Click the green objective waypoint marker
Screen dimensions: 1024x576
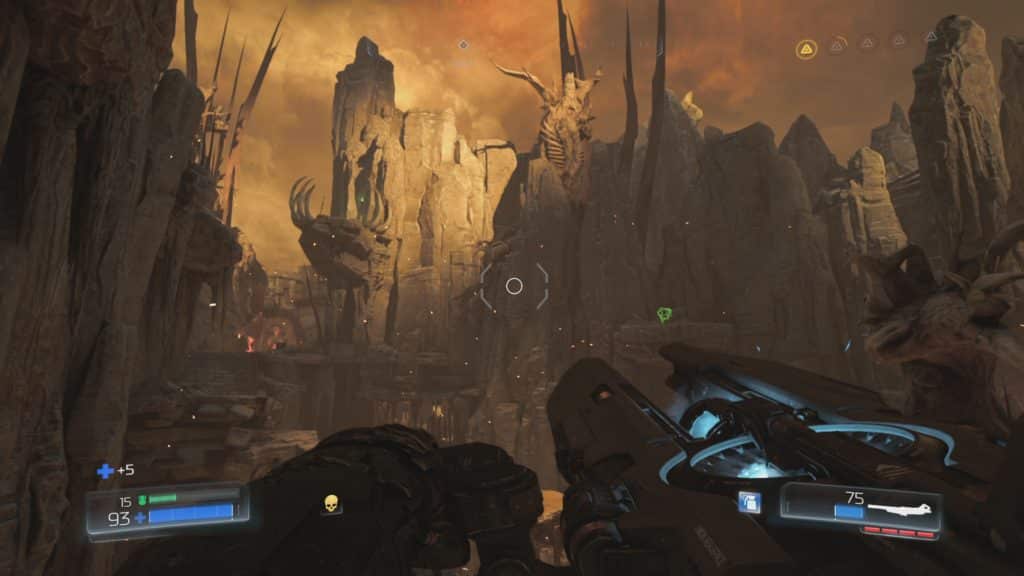coord(664,315)
